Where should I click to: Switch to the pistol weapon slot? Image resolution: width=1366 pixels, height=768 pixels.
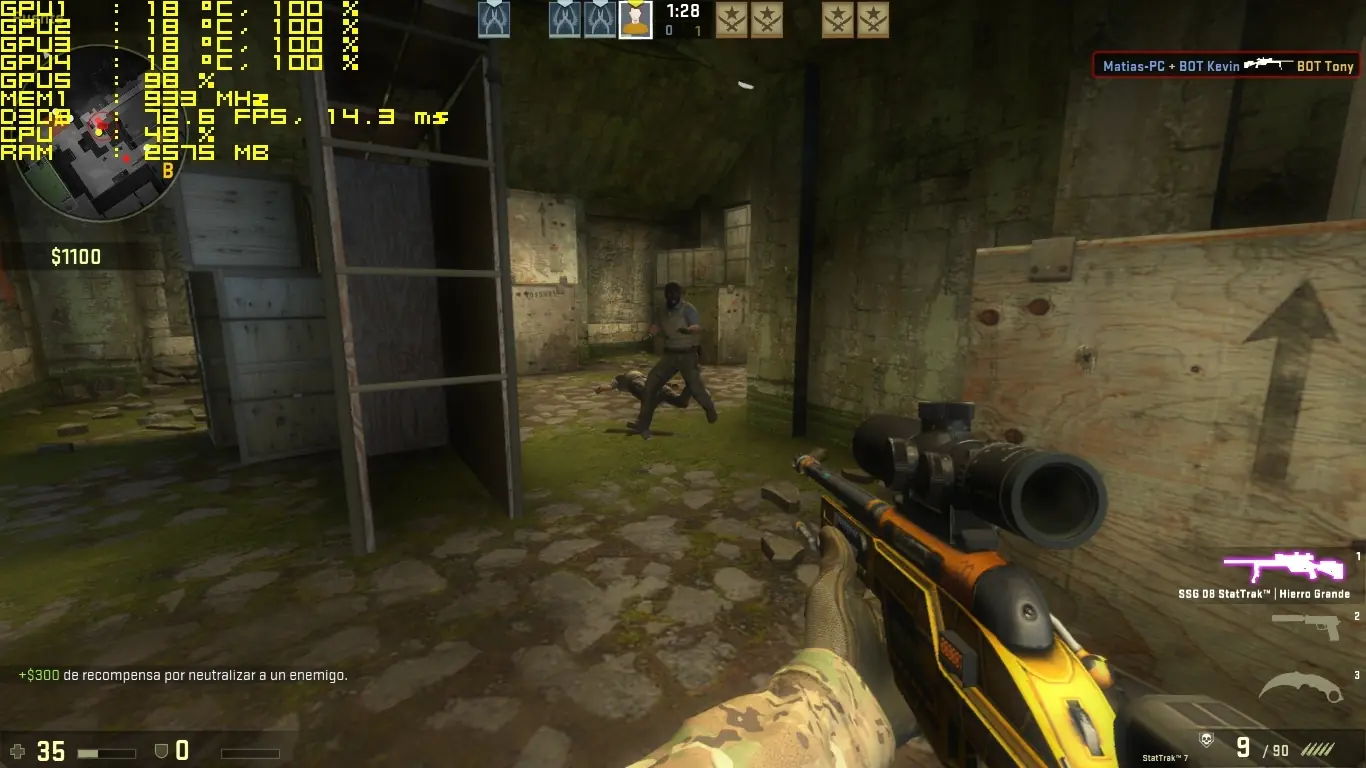(1306, 627)
